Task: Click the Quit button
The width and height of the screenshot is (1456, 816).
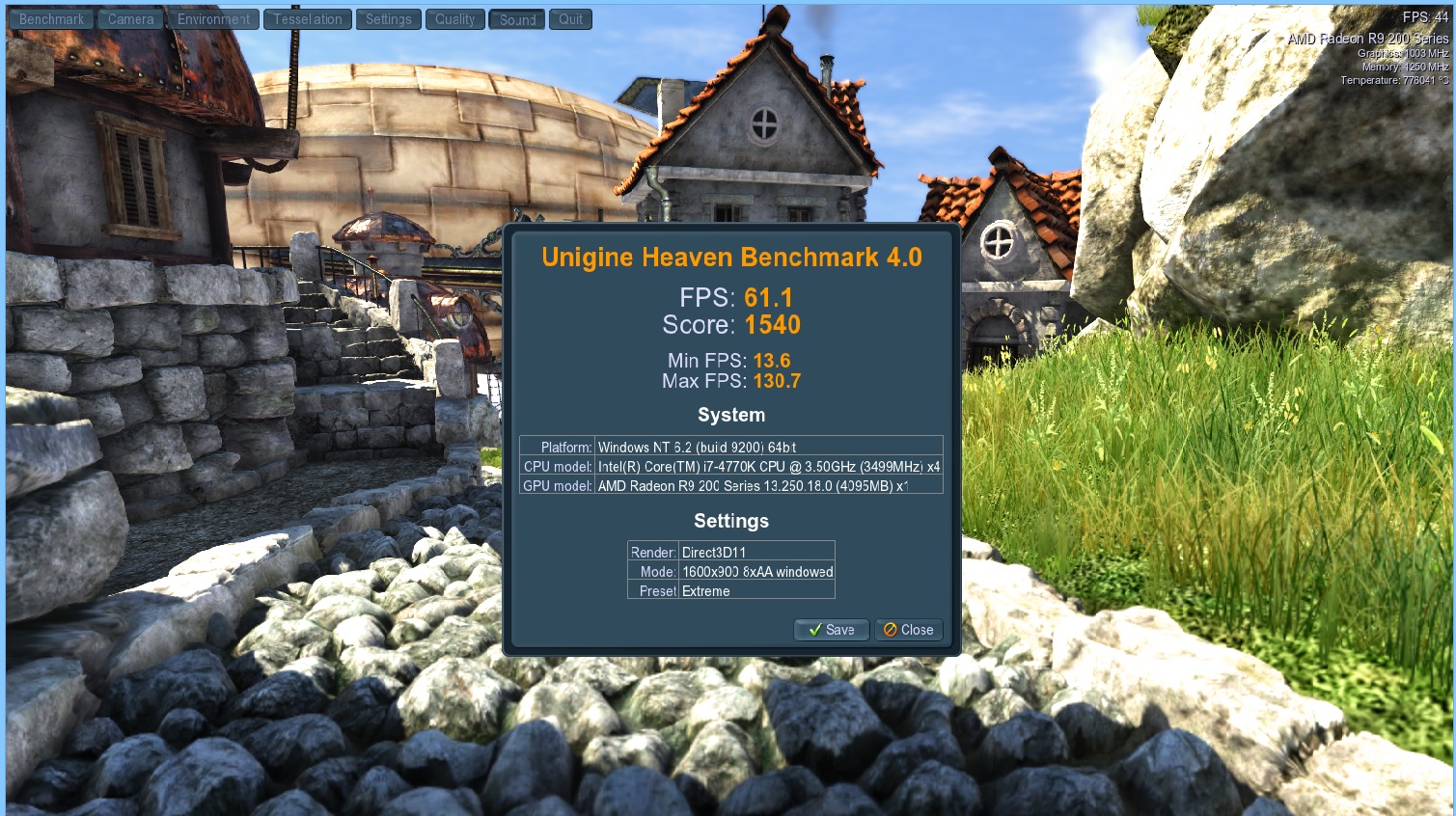Action: pyautogui.click(x=569, y=18)
